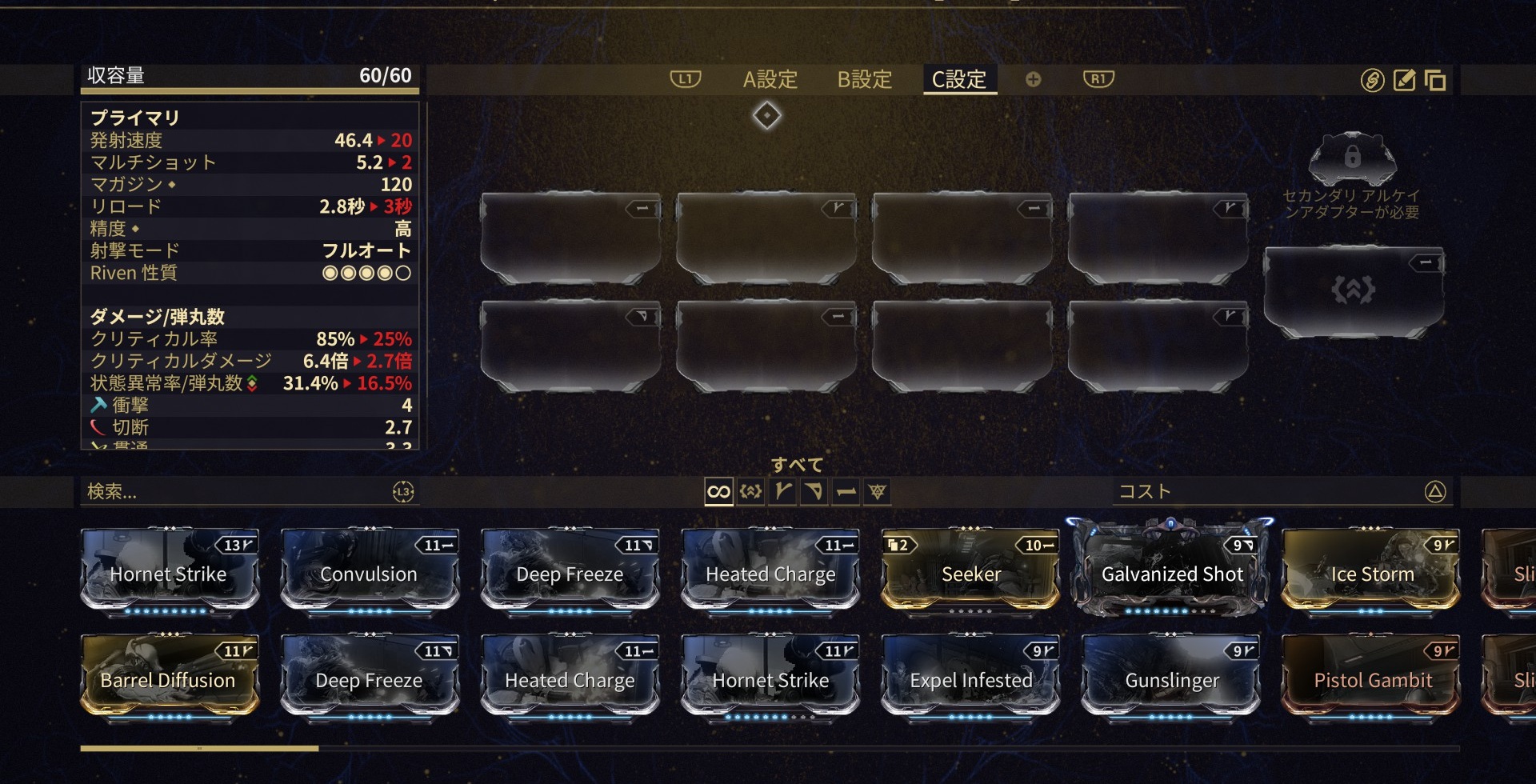
Task: Click the star-shaped polarity filter icon
Action: tap(878, 493)
